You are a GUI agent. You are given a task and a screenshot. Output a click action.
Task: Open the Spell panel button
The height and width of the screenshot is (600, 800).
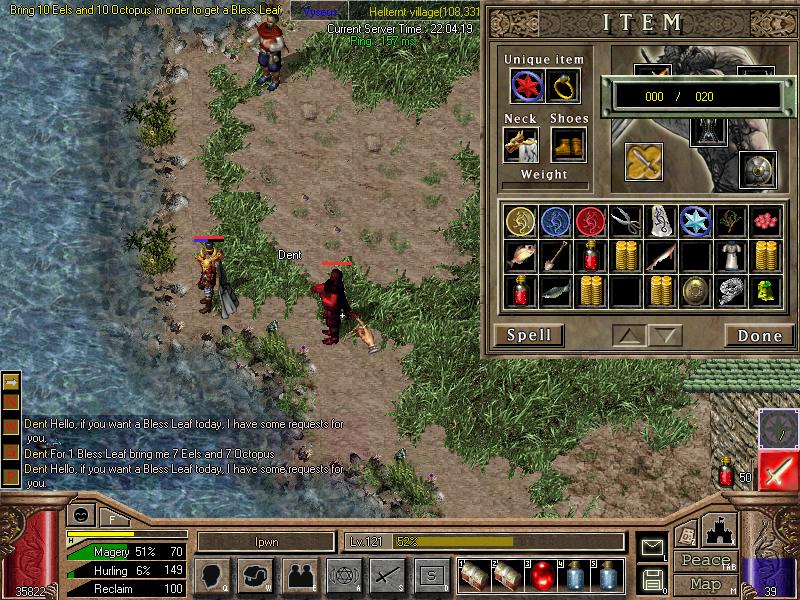[529, 335]
